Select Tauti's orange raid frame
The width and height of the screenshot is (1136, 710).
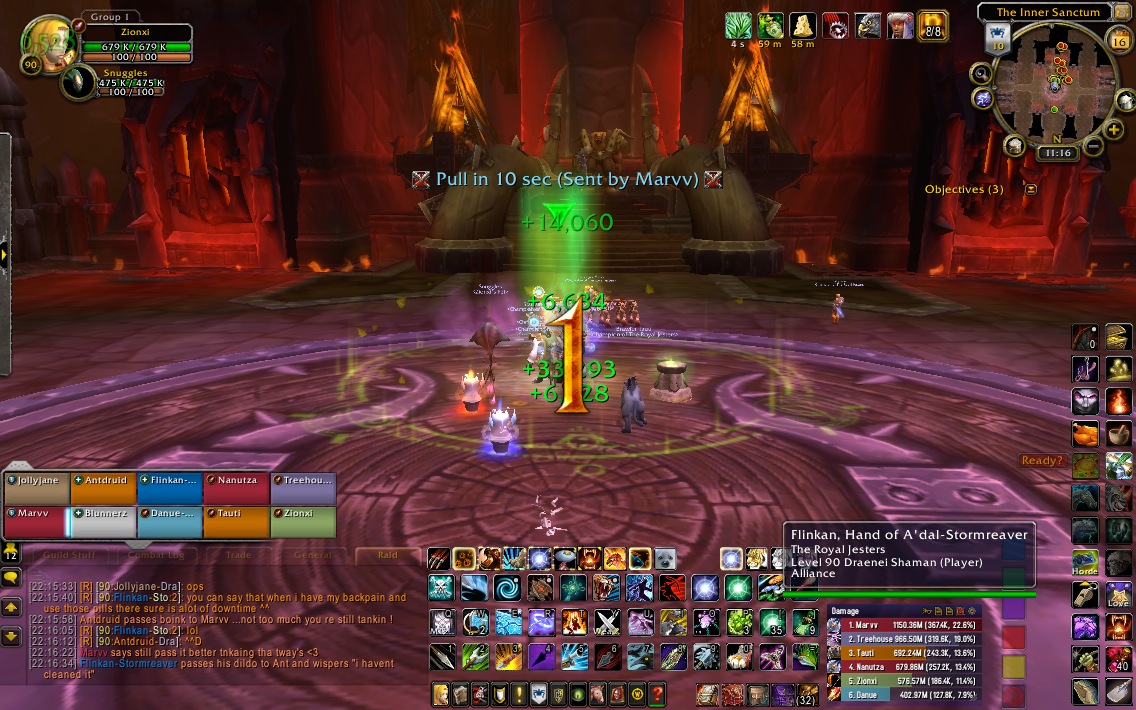pyautogui.click(x=236, y=522)
